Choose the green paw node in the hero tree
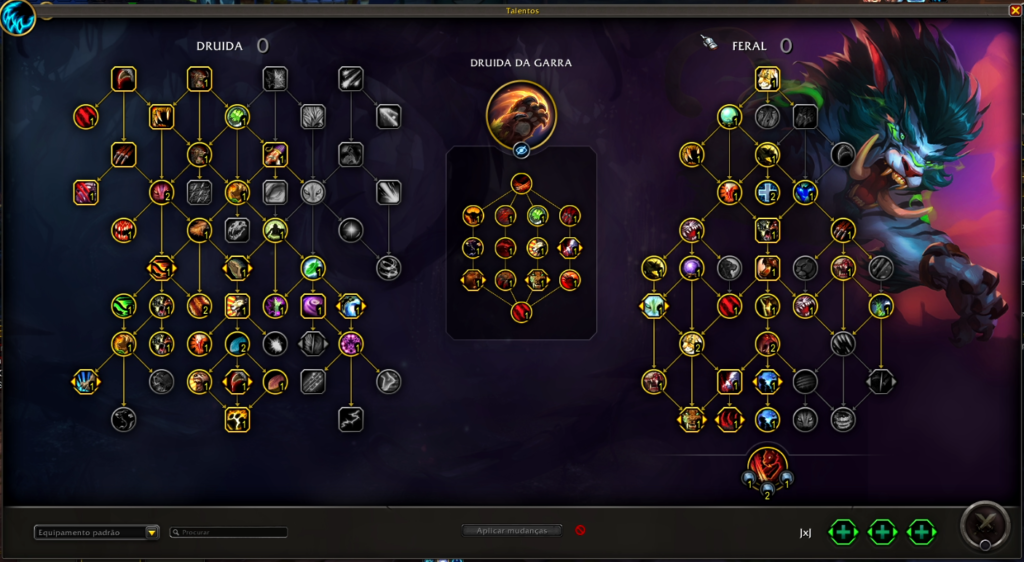Viewport: 1024px width, 562px height. point(538,215)
